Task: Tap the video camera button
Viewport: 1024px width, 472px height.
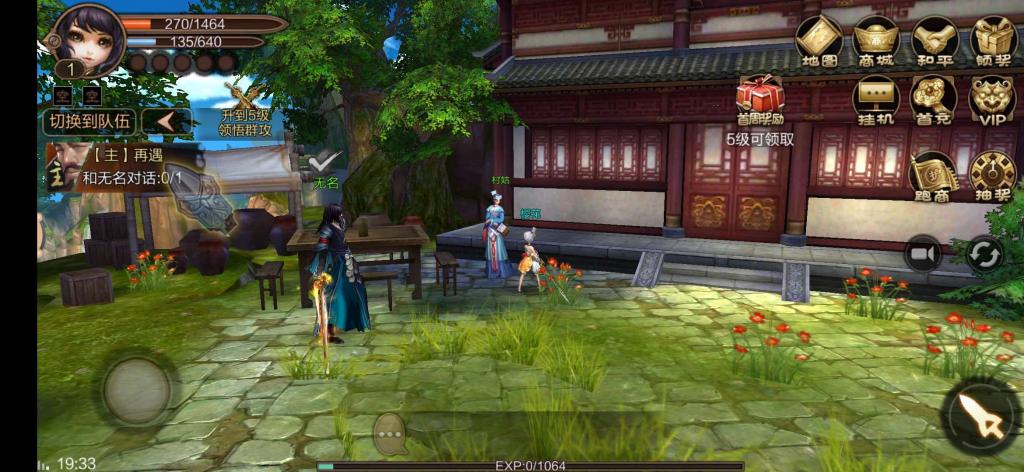Action: pyautogui.click(x=923, y=255)
